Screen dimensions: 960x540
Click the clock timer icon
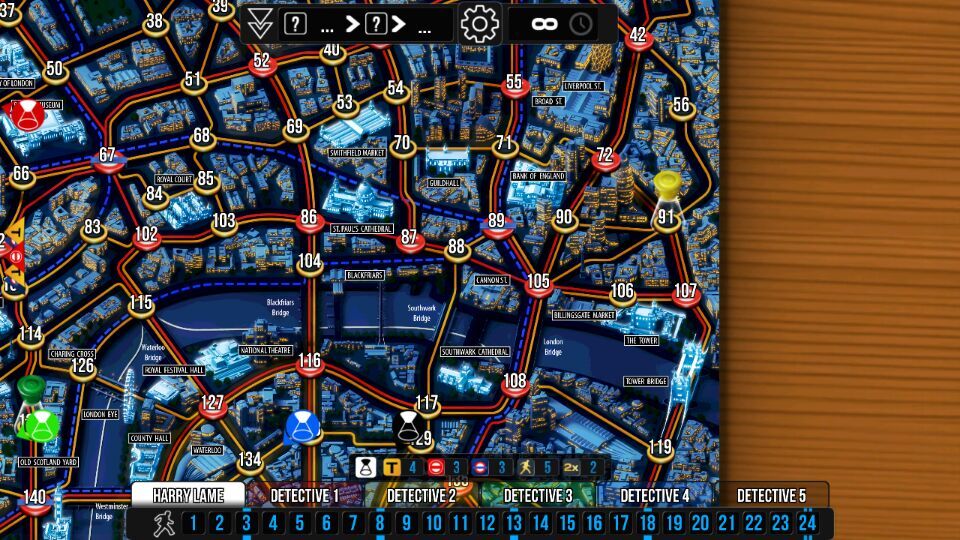[581, 24]
